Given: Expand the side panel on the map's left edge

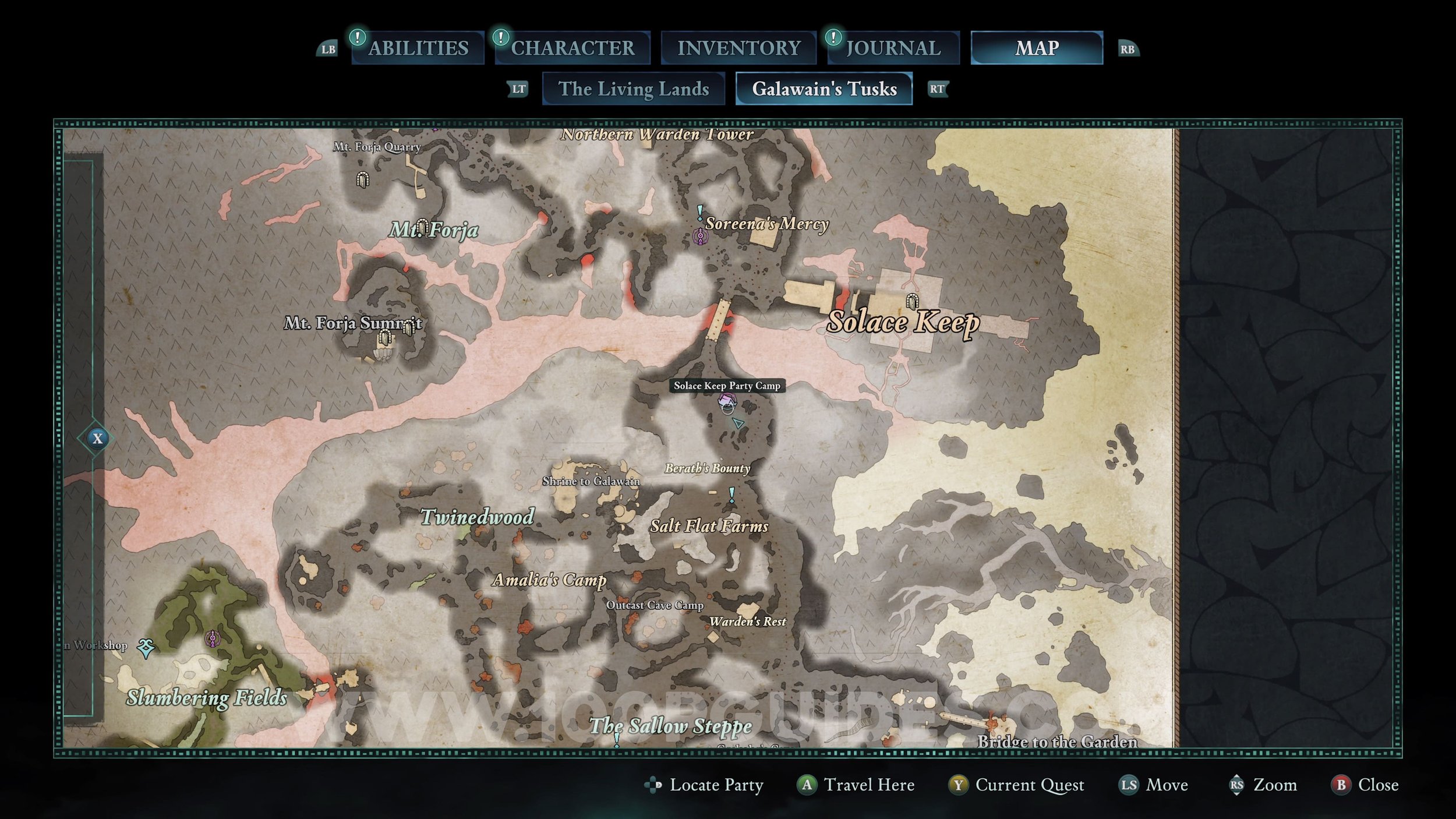Looking at the screenshot, I should coord(97,439).
